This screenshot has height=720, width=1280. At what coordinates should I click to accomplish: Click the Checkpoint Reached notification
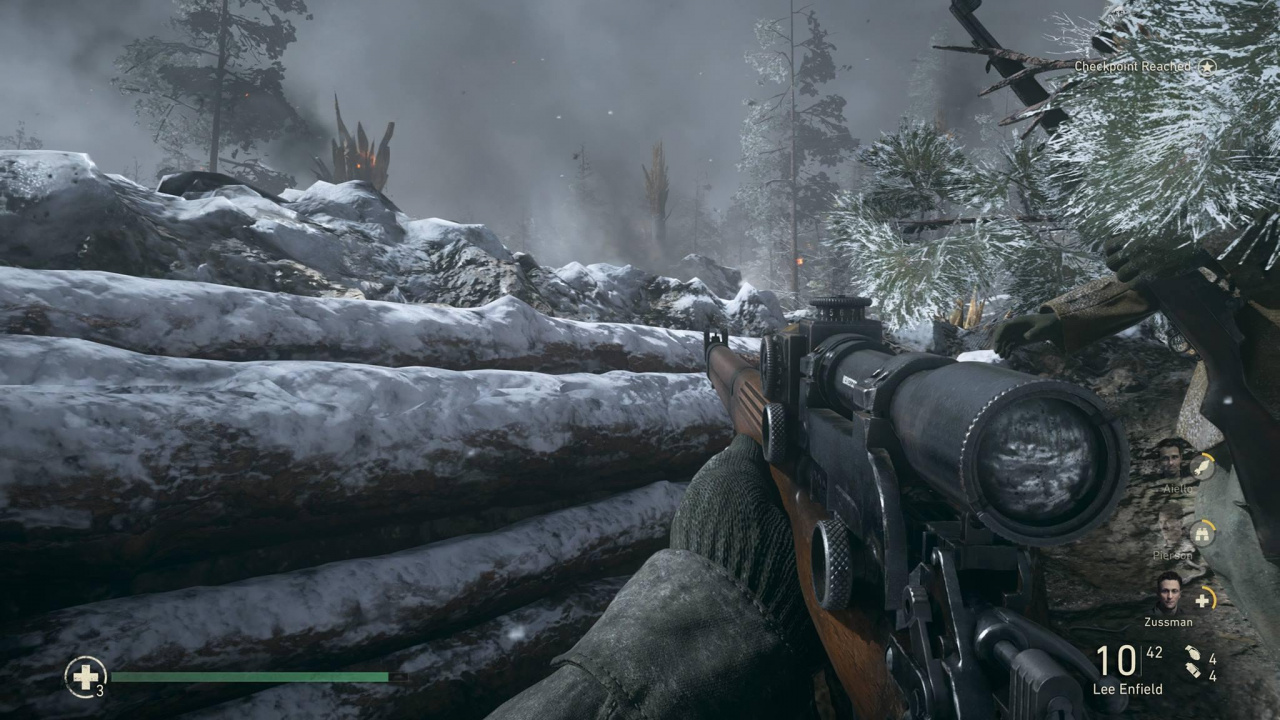(x=1135, y=67)
